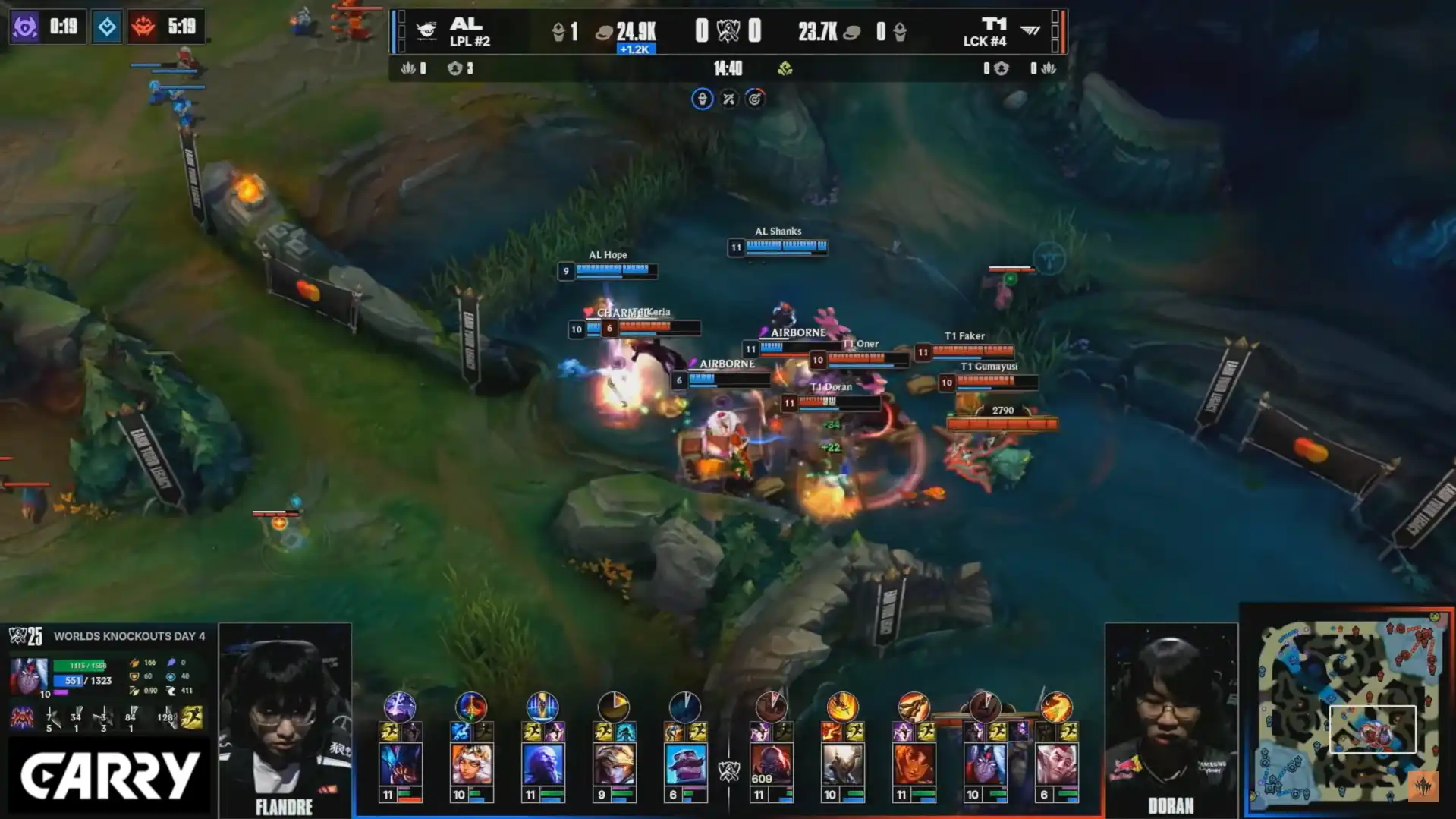Click Ryze's lightning ultimate ability icon
The width and height of the screenshot is (1456, 819).
coord(542,707)
